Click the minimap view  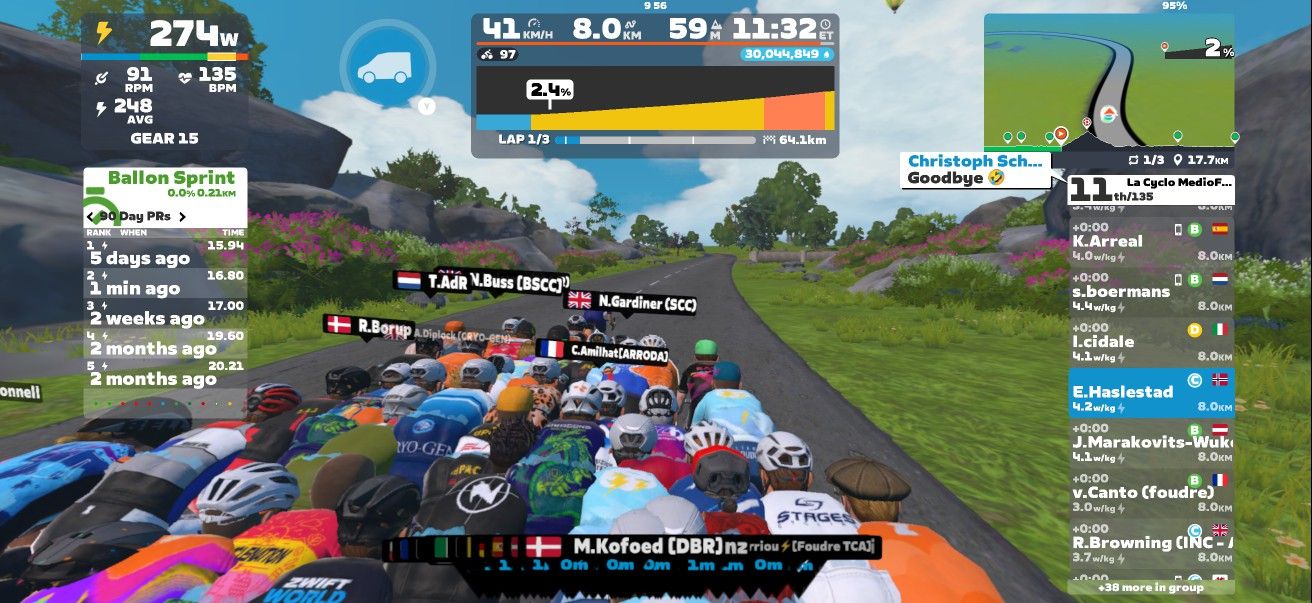[x=1108, y=80]
